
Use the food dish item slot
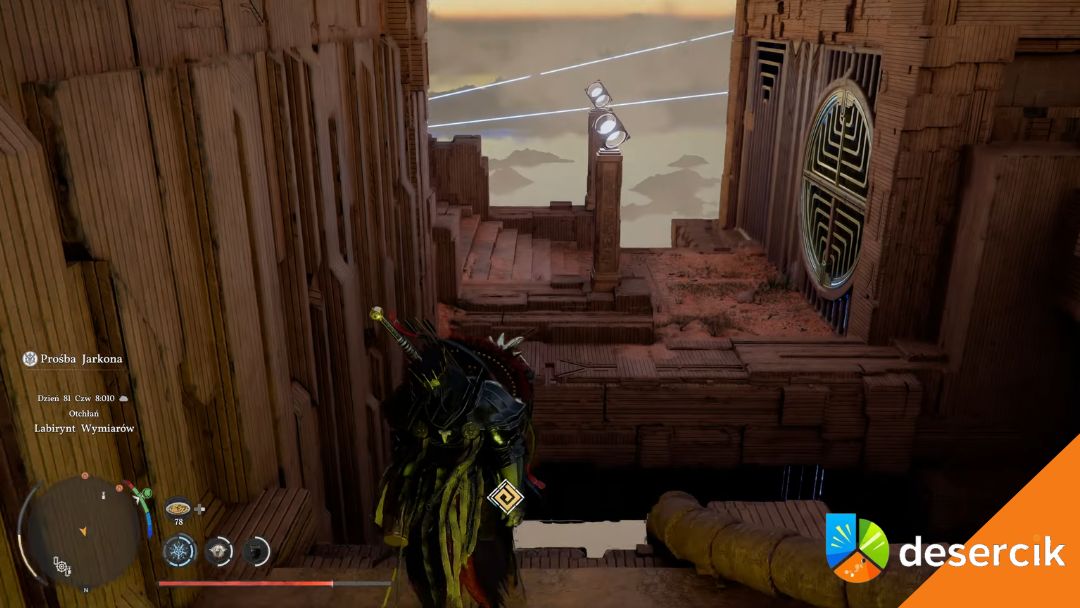178,507
